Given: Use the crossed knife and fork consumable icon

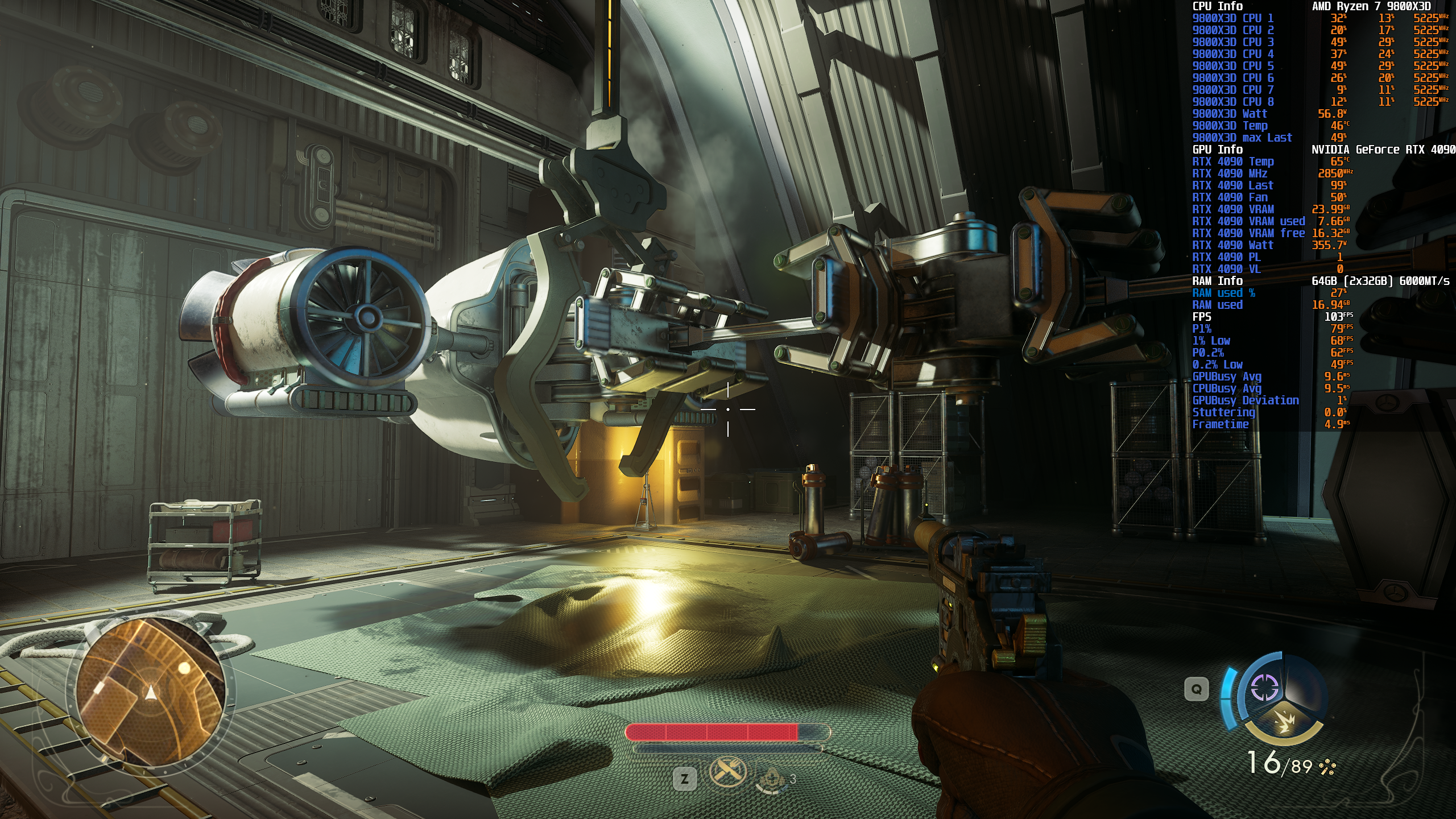Looking at the screenshot, I should [727, 772].
